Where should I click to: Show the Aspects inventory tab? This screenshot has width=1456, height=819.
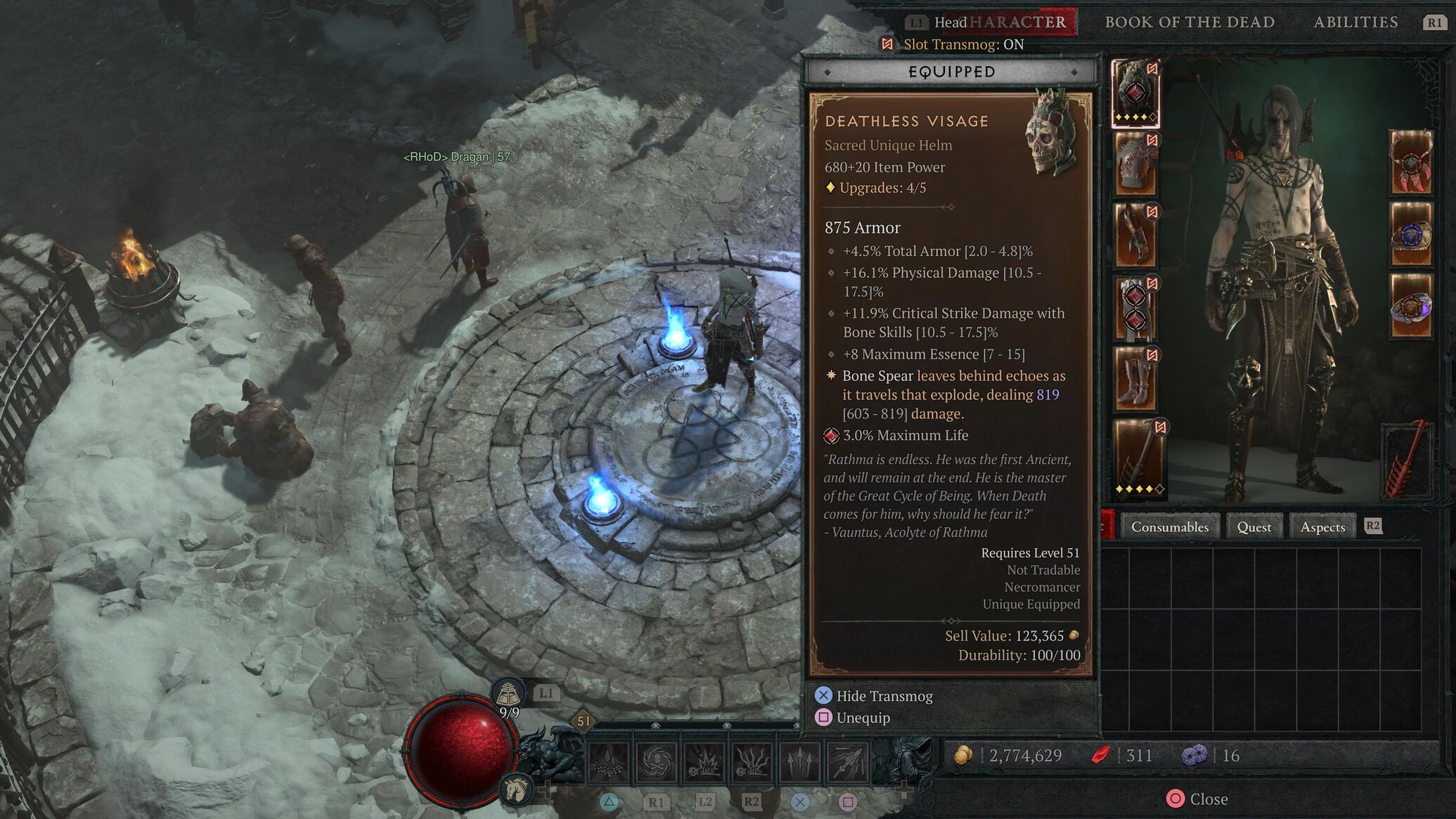click(1322, 527)
